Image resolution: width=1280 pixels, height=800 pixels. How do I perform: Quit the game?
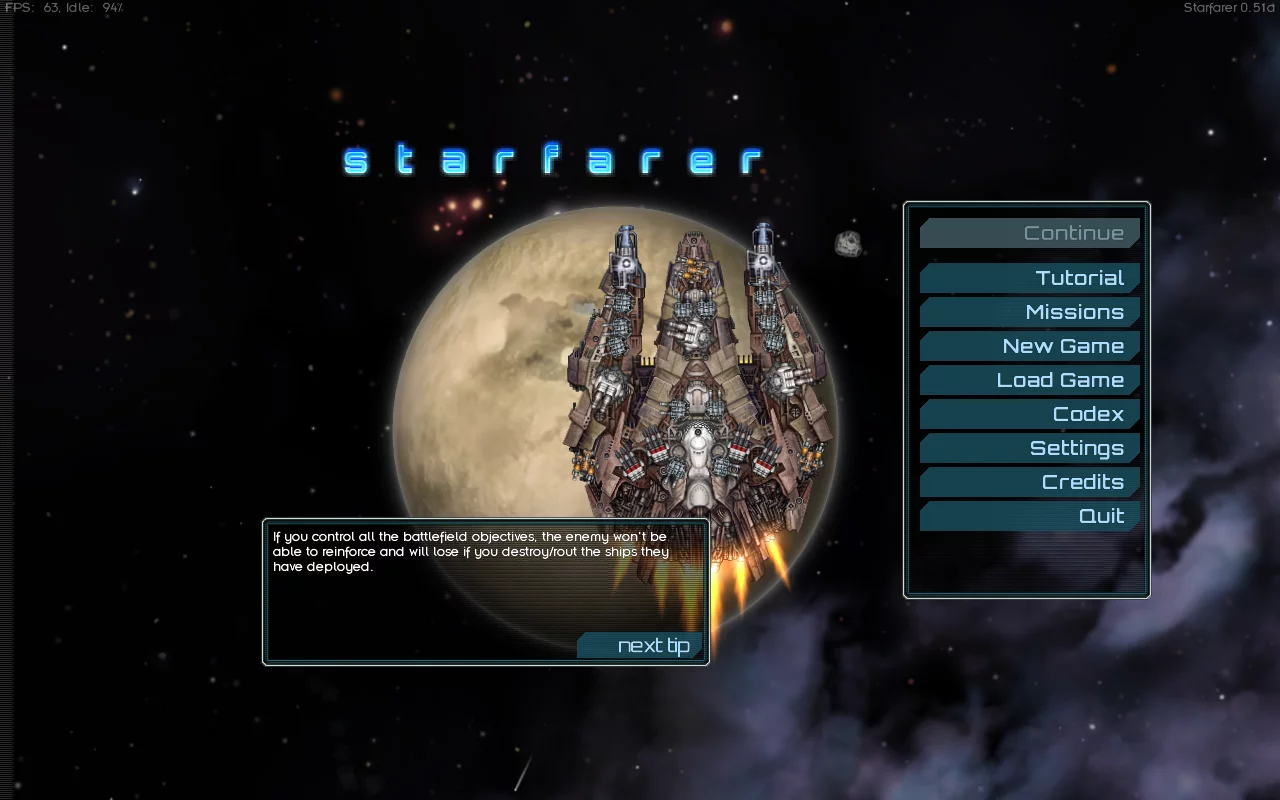(x=1030, y=516)
